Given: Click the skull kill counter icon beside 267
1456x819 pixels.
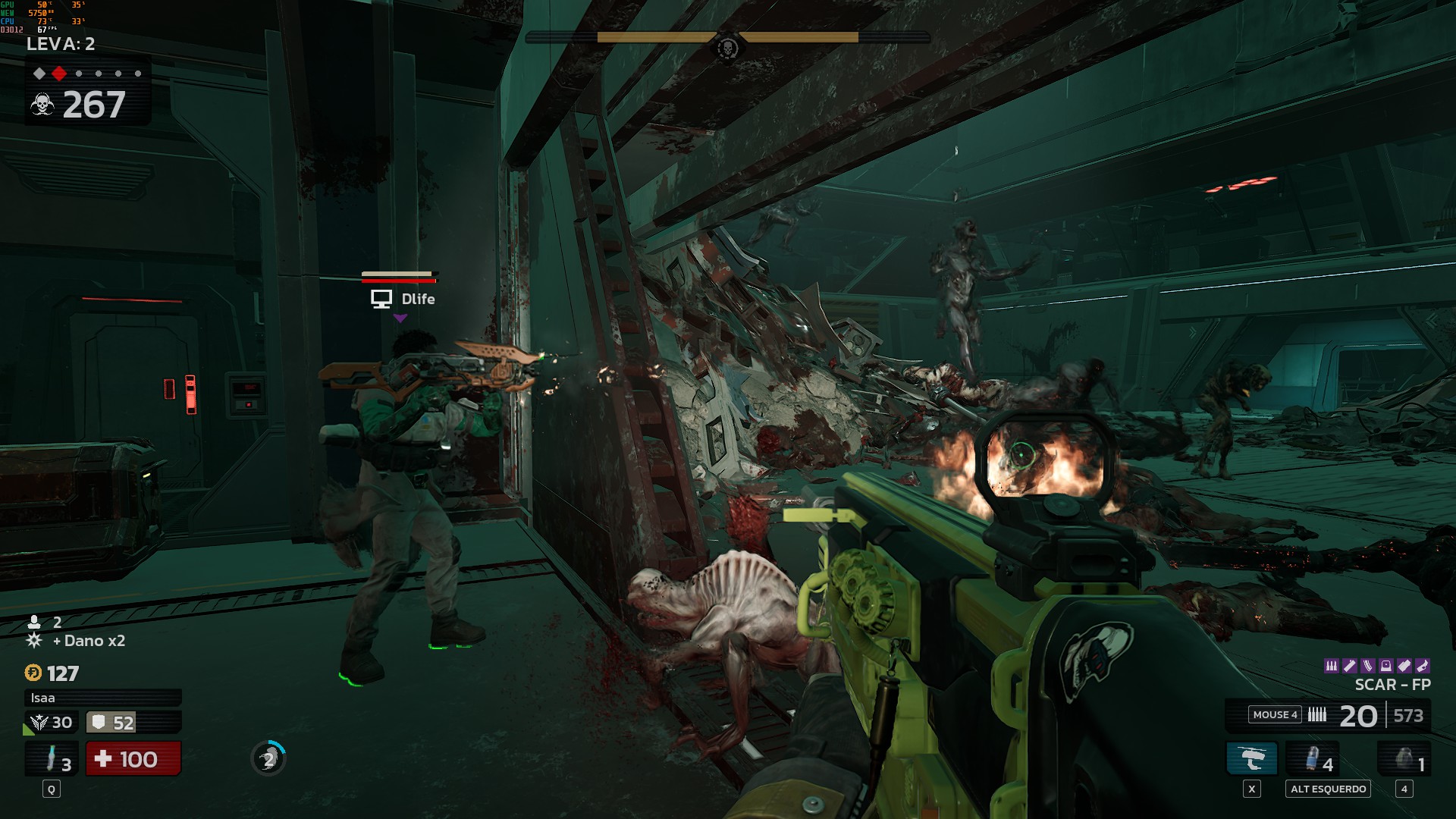Looking at the screenshot, I should (42, 105).
